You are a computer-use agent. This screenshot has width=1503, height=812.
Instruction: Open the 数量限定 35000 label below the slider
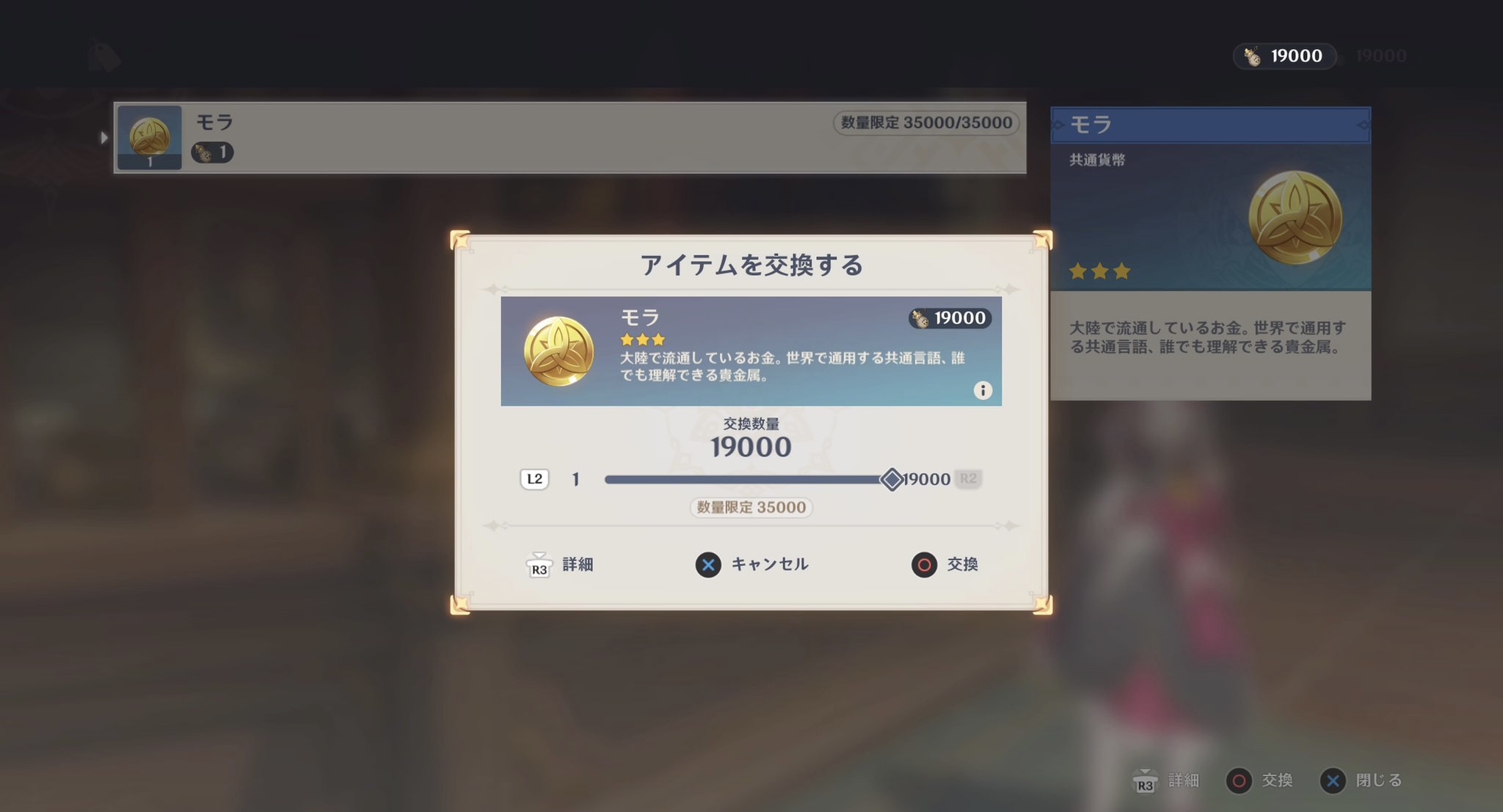click(751, 508)
